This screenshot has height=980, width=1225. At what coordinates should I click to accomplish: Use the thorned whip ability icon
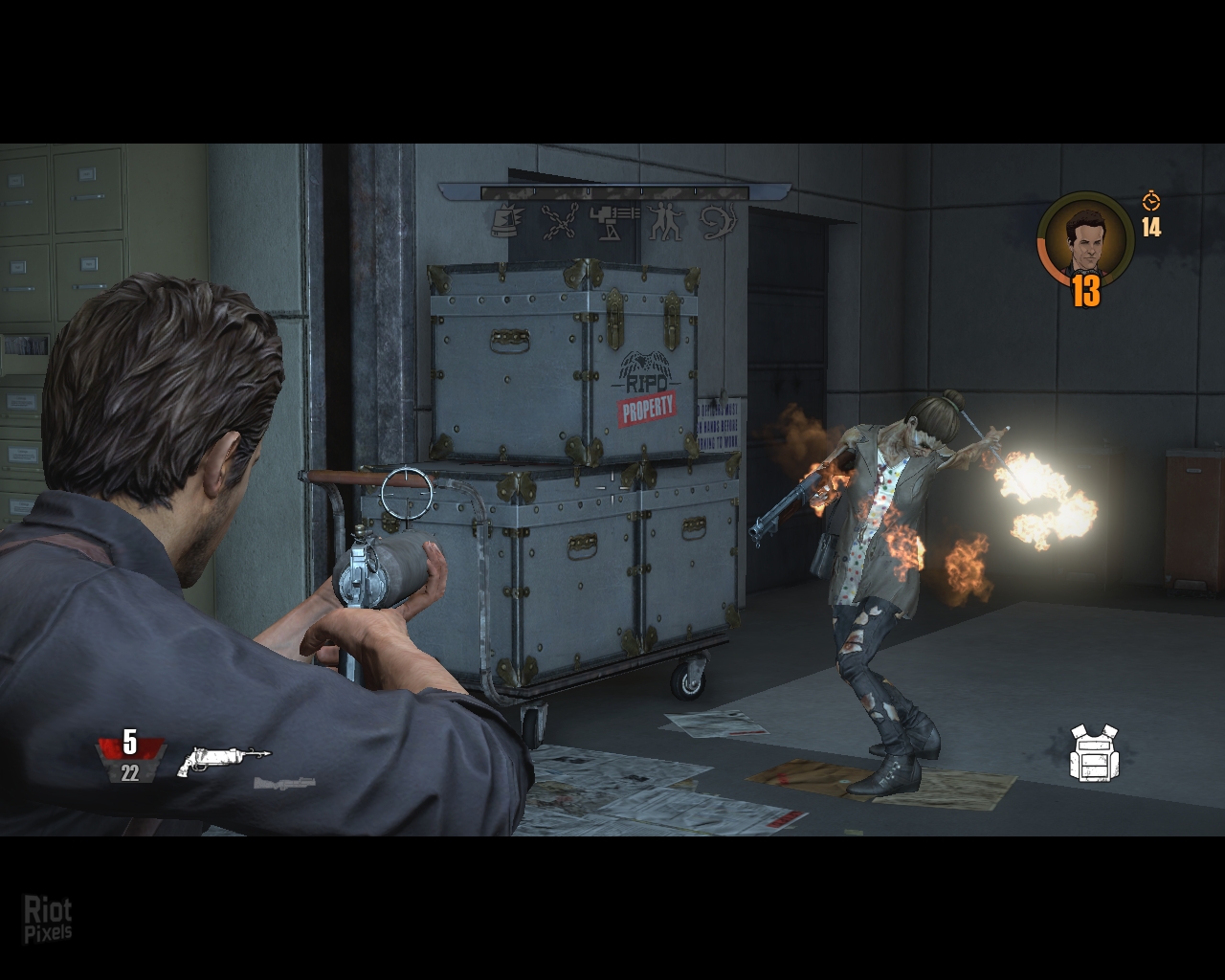(x=719, y=222)
